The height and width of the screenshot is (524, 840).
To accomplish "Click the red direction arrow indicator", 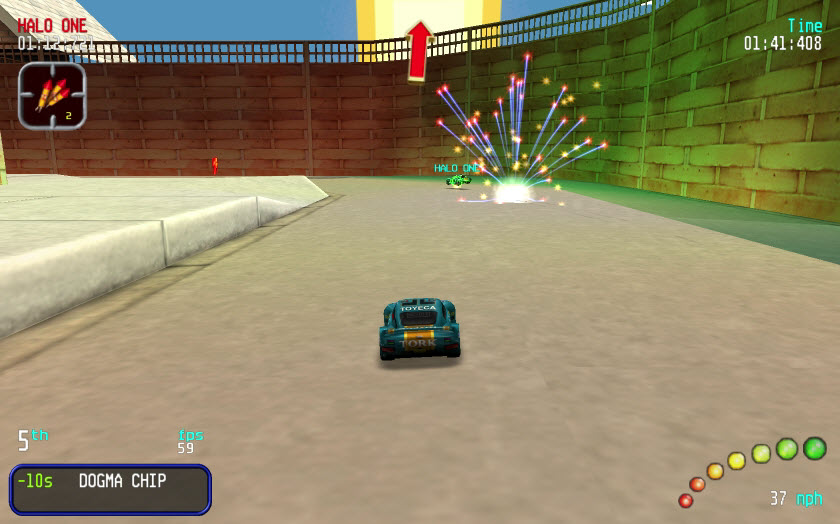I will point(419,50).
